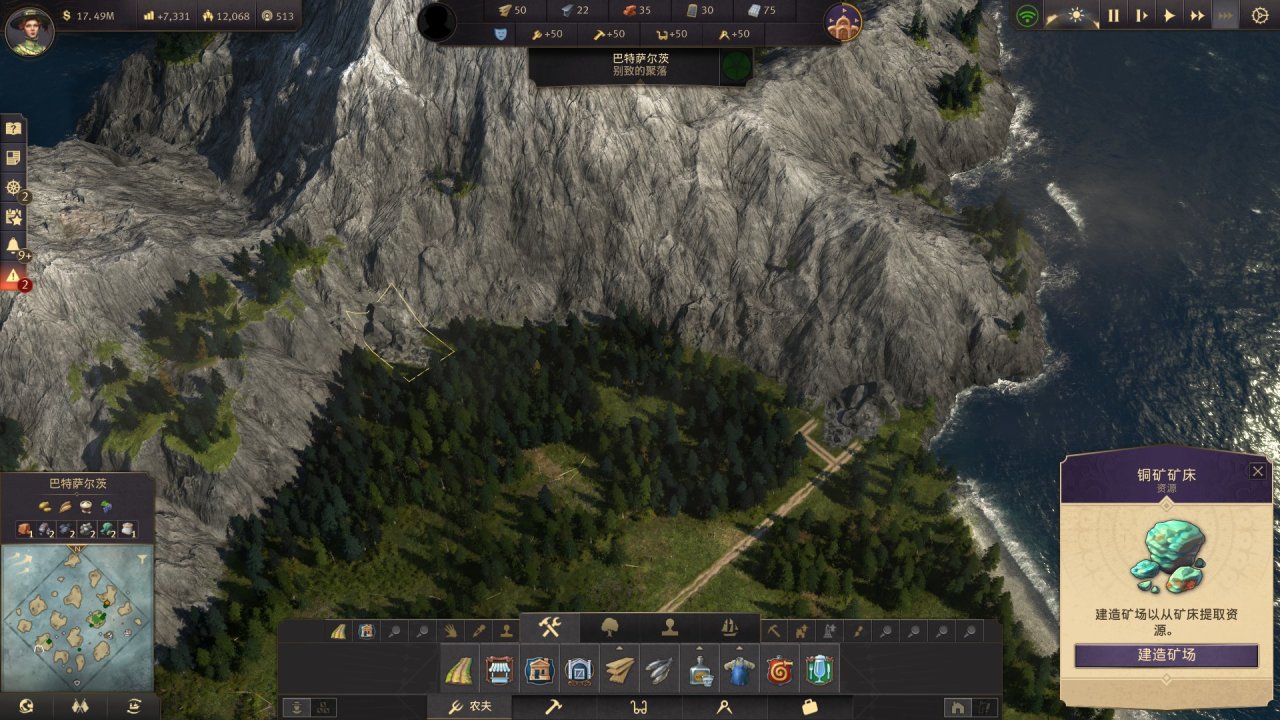Open the player portrait profile
Screen dimensions: 1280x720
[x=28, y=30]
